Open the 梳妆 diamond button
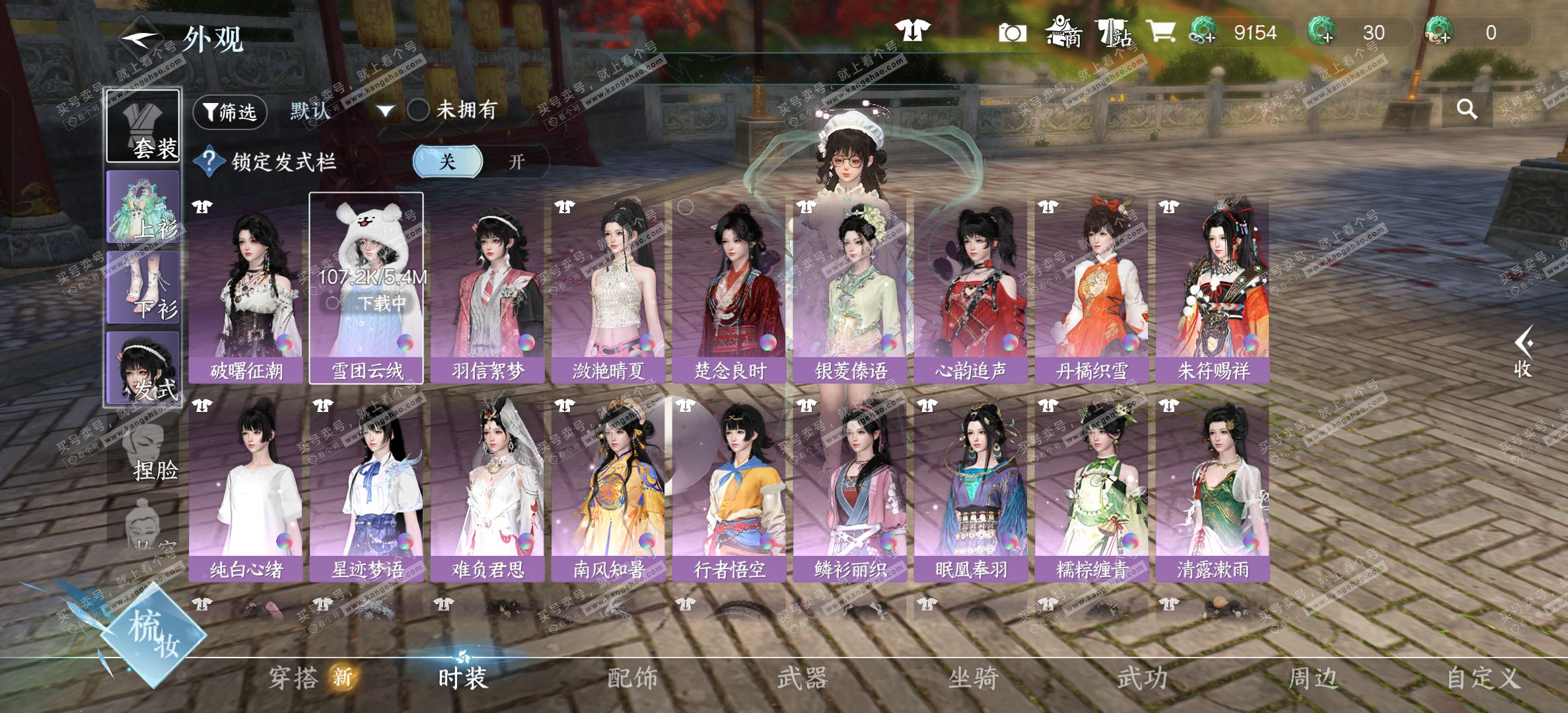The width and height of the screenshot is (1568, 713). coord(155,634)
